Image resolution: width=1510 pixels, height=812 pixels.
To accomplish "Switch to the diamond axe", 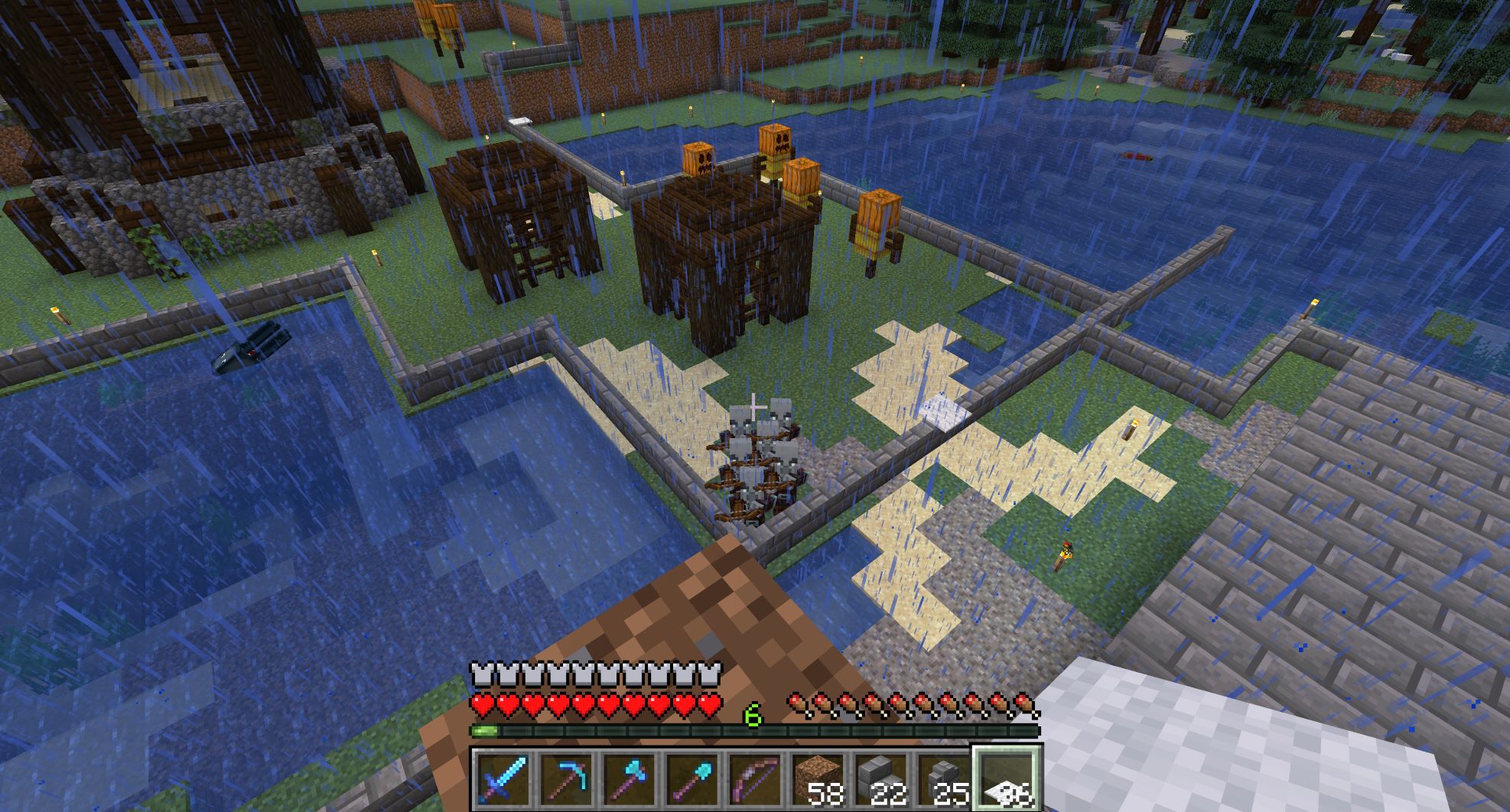I will click(x=629, y=780).
